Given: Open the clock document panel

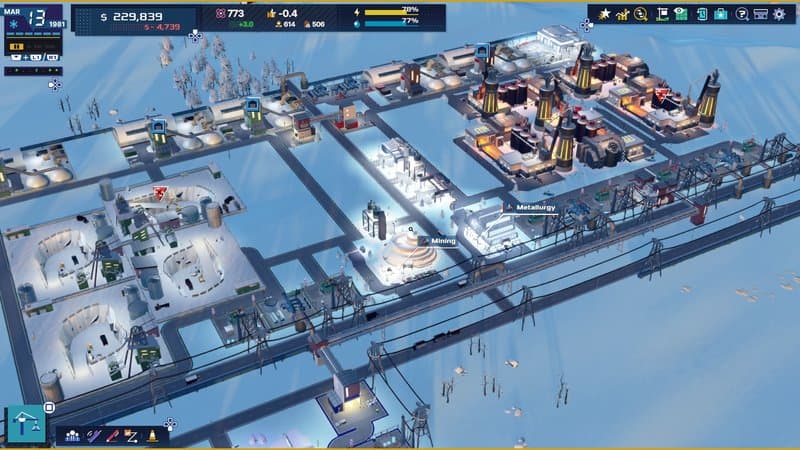Looking at the screenshot, I should 700,14.
